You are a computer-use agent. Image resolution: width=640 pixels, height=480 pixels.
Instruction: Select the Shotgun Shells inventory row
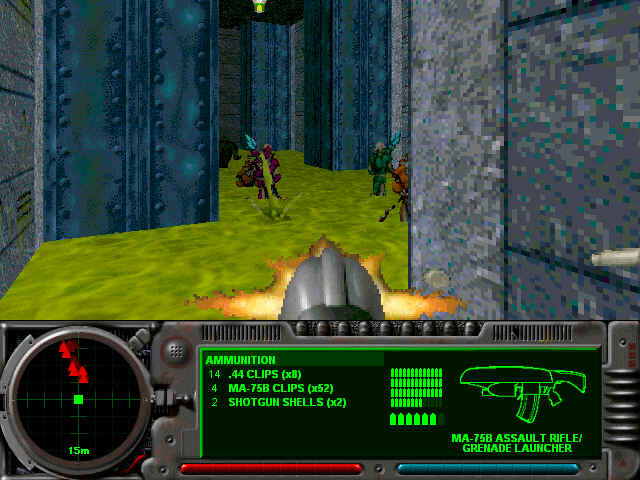(x=281, y=402)
